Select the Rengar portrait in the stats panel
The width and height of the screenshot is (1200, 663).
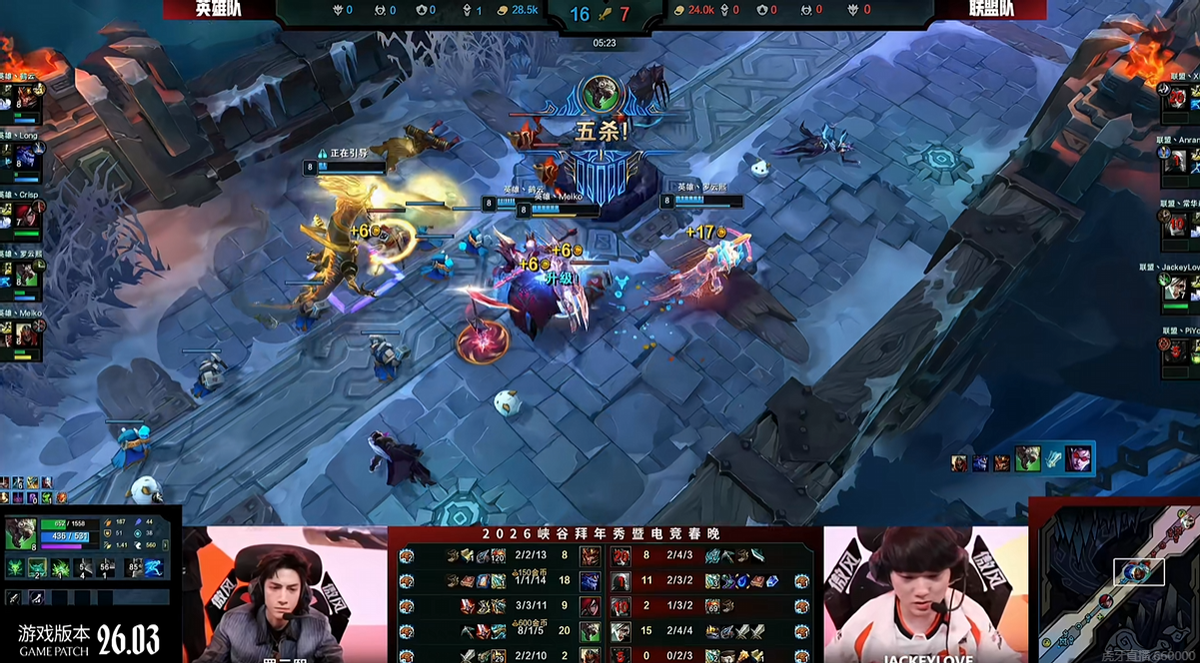(x=20, y=533)
